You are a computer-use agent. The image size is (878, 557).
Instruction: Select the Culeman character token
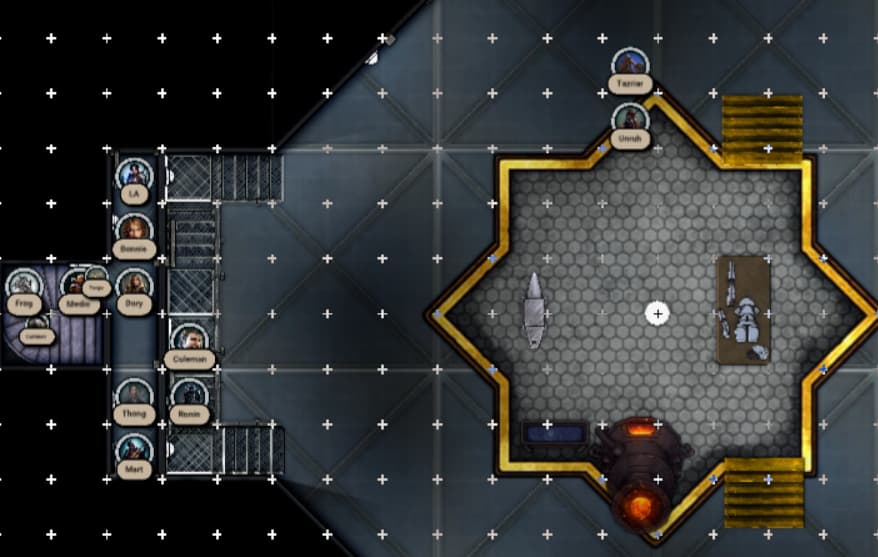(189, 341)
